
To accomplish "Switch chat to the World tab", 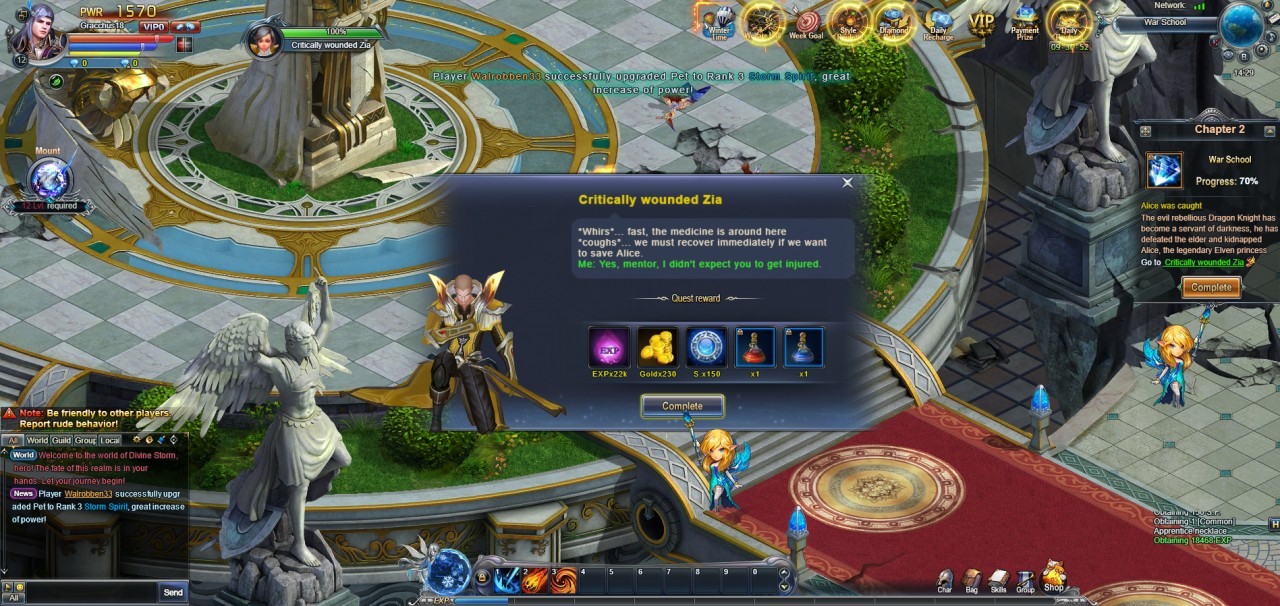I will [37, 440].
